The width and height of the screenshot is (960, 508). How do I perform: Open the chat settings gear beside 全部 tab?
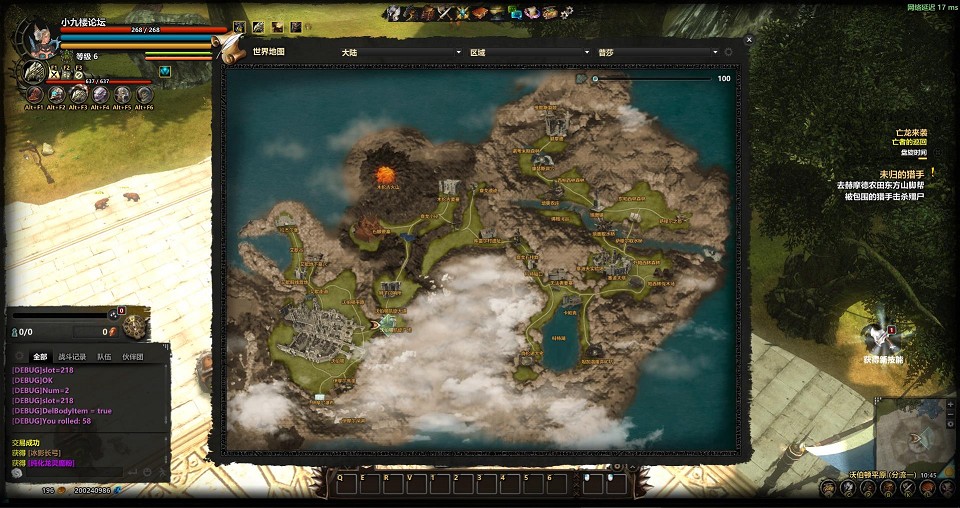[19, 356]
